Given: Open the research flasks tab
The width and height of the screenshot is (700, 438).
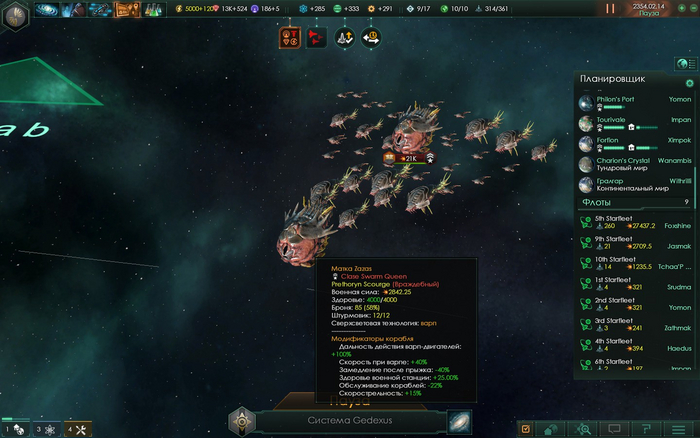Looking at the screenshot, I should tap(152, 9).
